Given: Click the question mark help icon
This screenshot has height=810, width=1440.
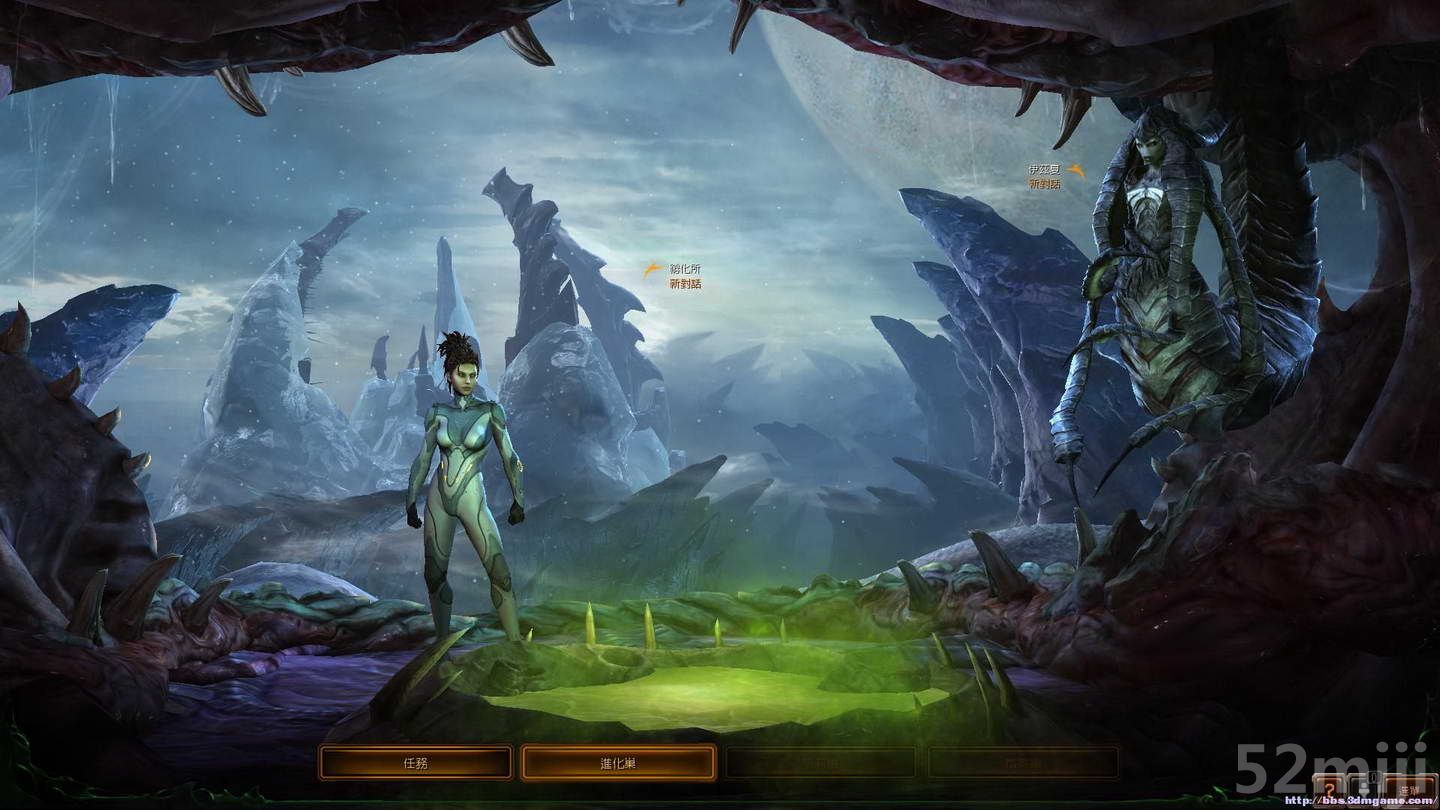Looking at the screenshot, I should [1330, 789].
